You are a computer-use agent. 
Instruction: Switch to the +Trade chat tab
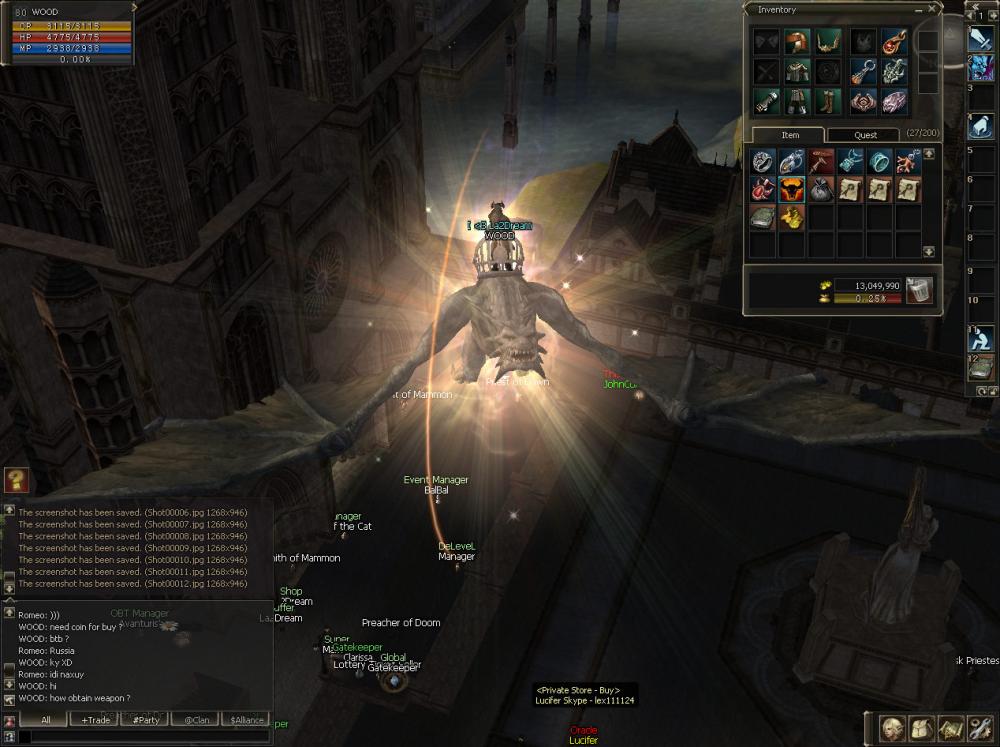(96, 720)
